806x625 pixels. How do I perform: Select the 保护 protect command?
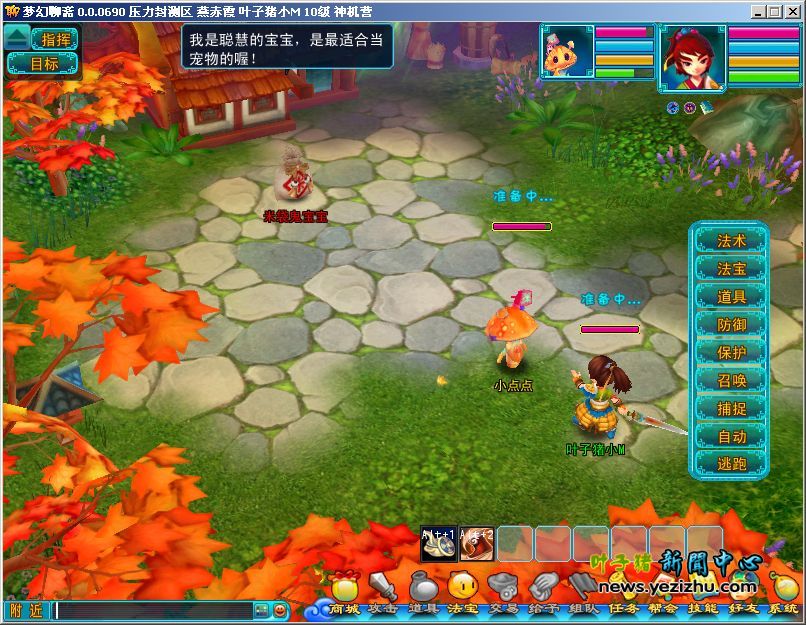coord(731,353)
